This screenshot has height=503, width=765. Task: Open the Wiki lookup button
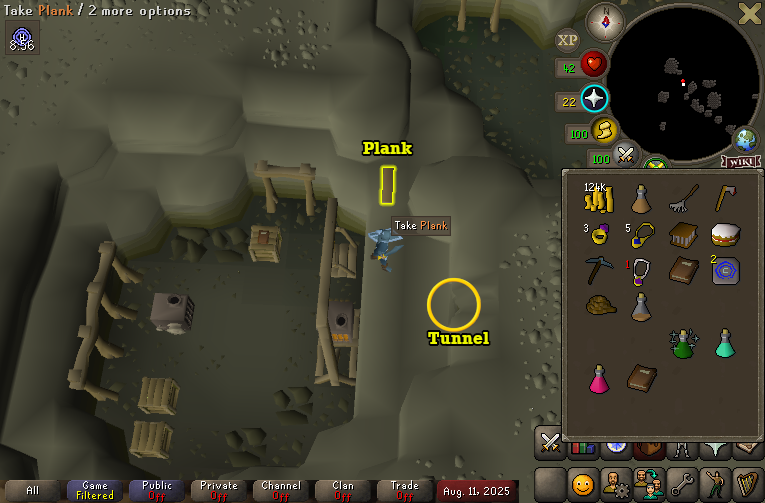click(x=739, y=161)
